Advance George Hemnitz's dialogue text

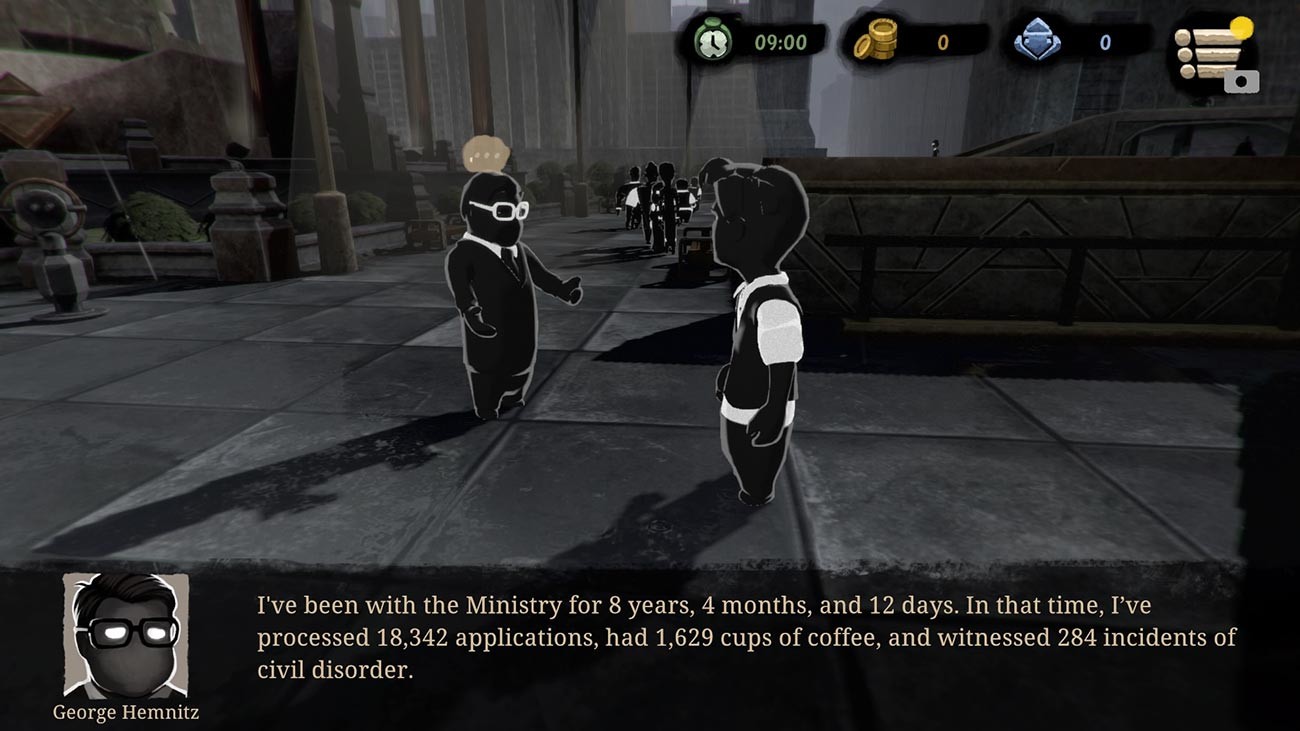pyautogui.click(x=746, y=638)
